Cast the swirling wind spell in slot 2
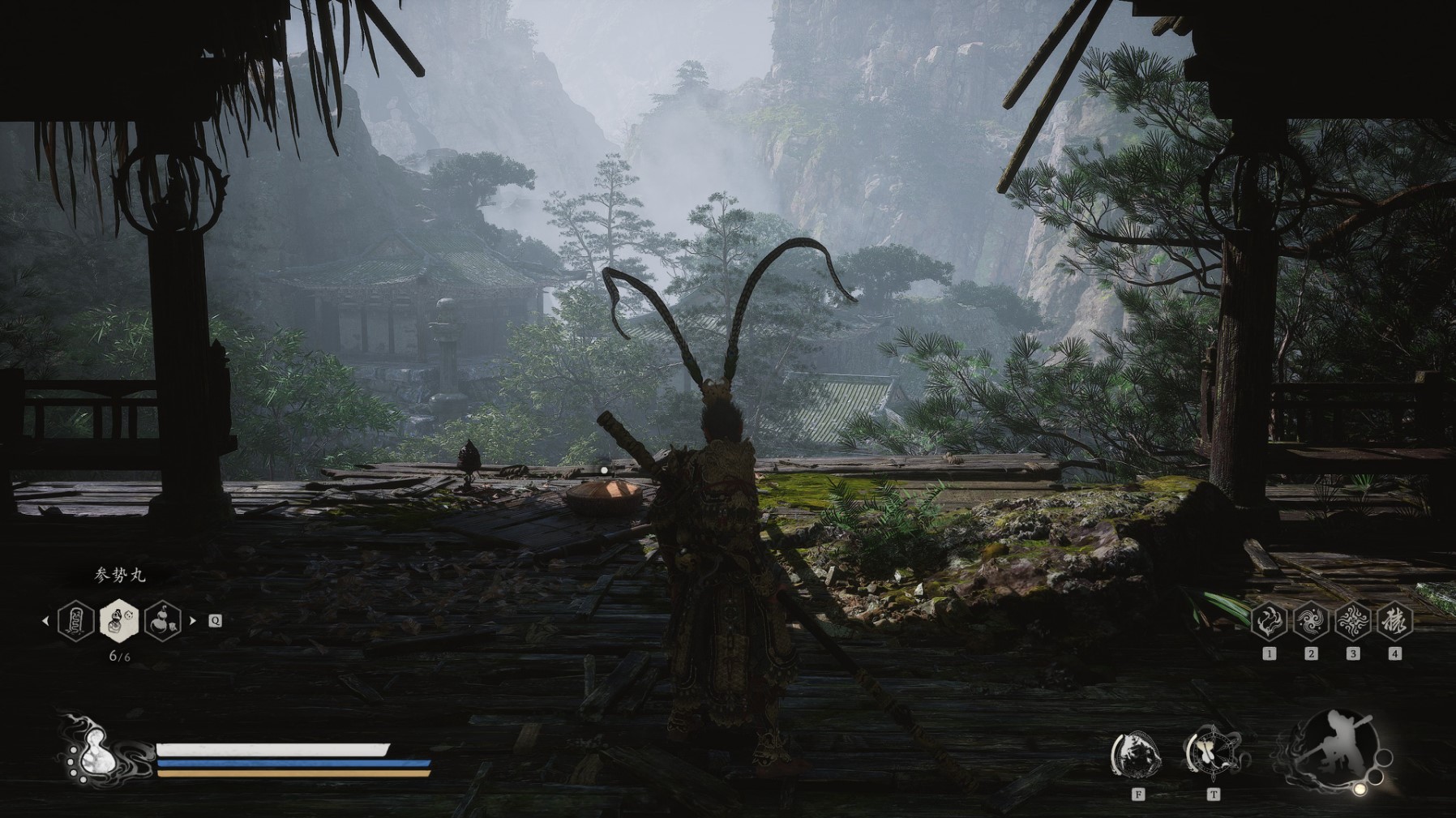Viewport: 1456px width, 818px height. pyautogui.click(x=1310, y=622)
